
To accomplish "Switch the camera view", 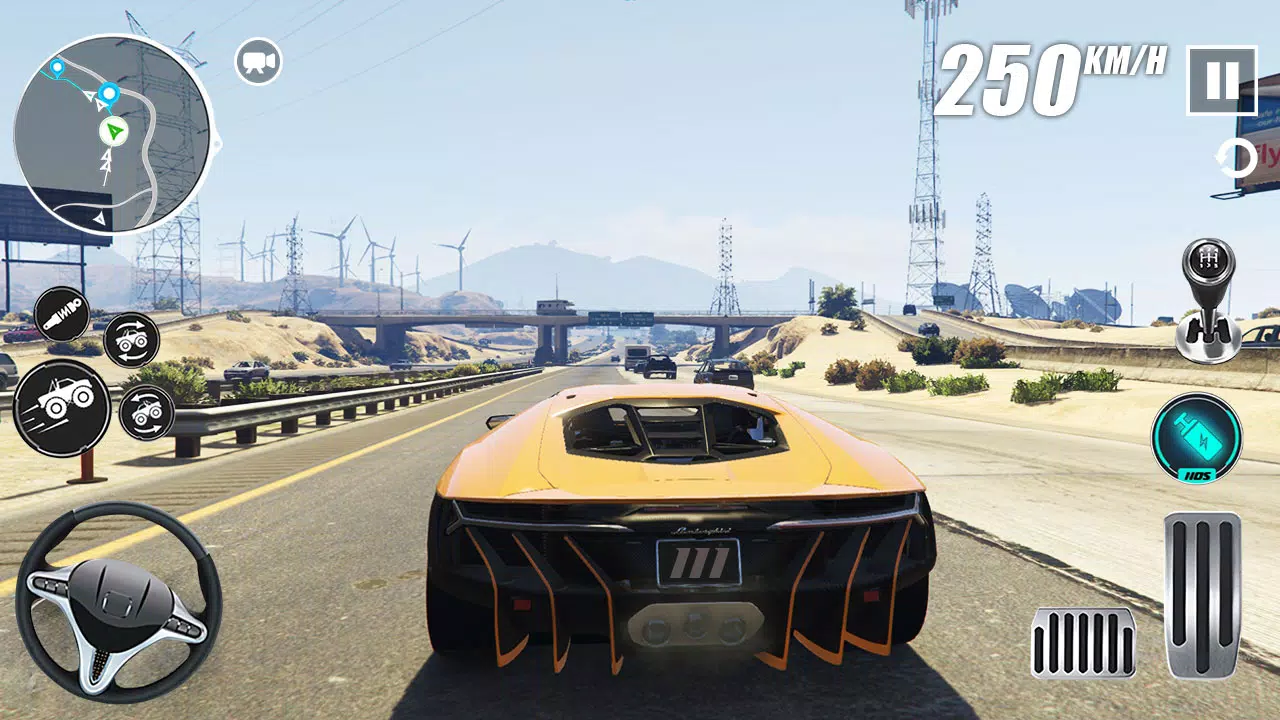I will [259, 60].
